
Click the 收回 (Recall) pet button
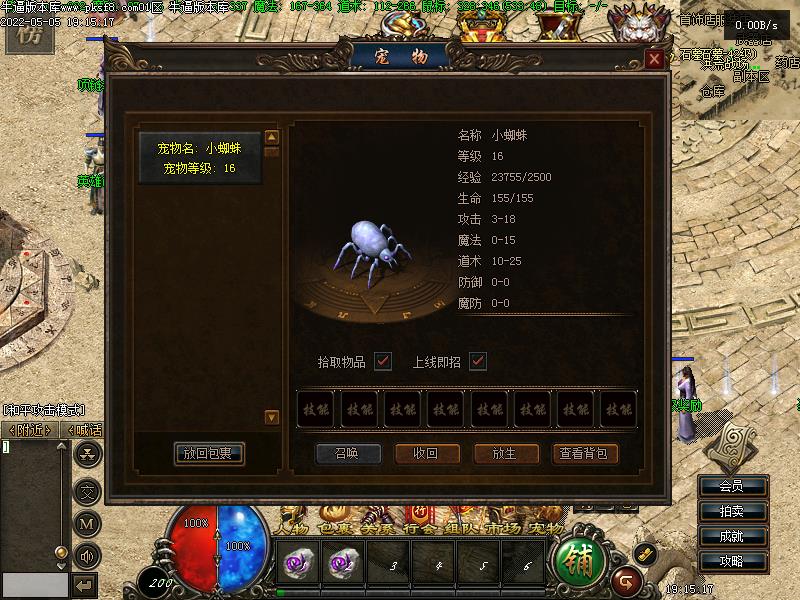tap(425, 453)
